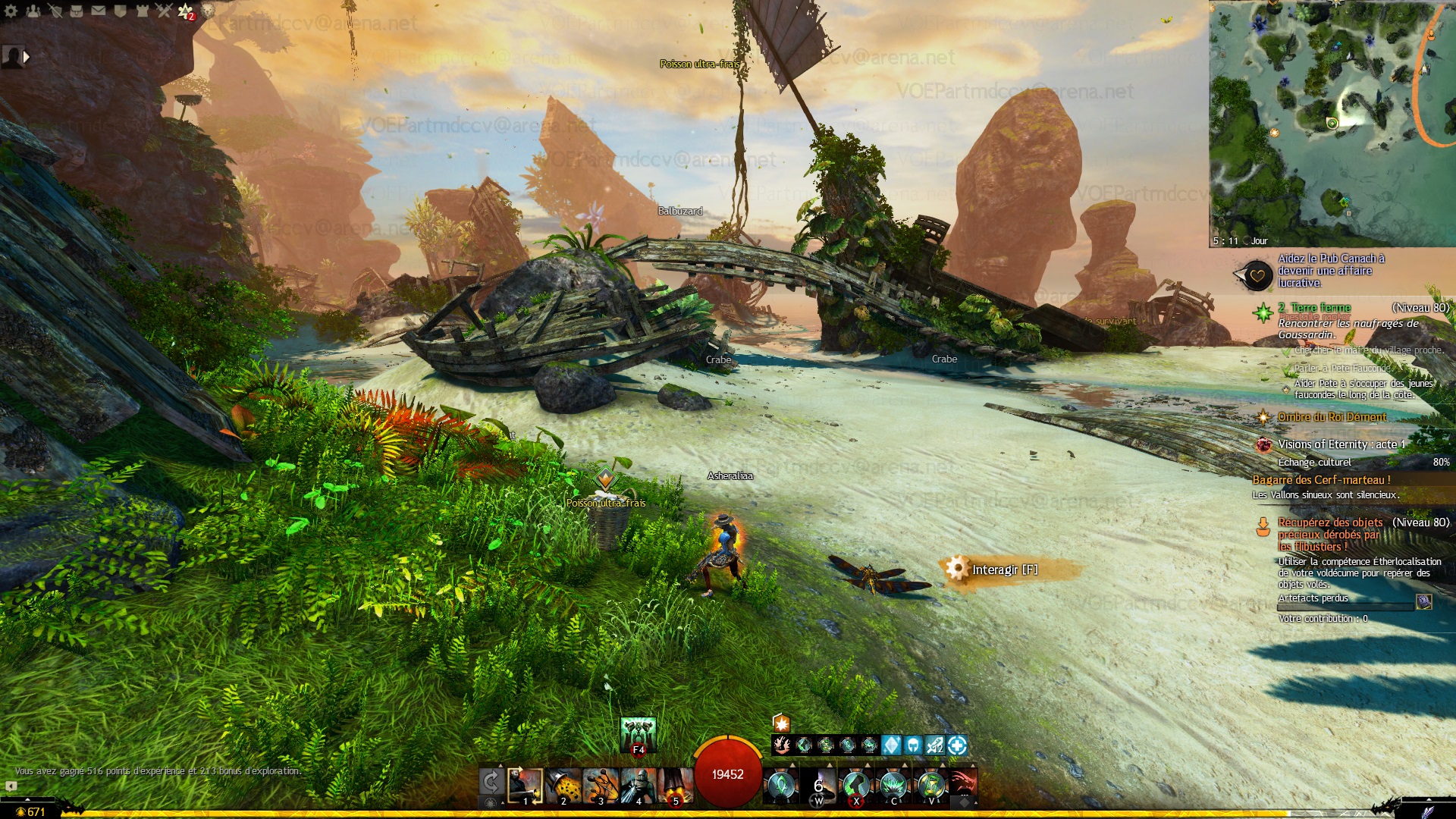Viewport: 1456px width, 819px height.
Task: Click the weapon swap arrow button
Action: click(x=491, y=781)
